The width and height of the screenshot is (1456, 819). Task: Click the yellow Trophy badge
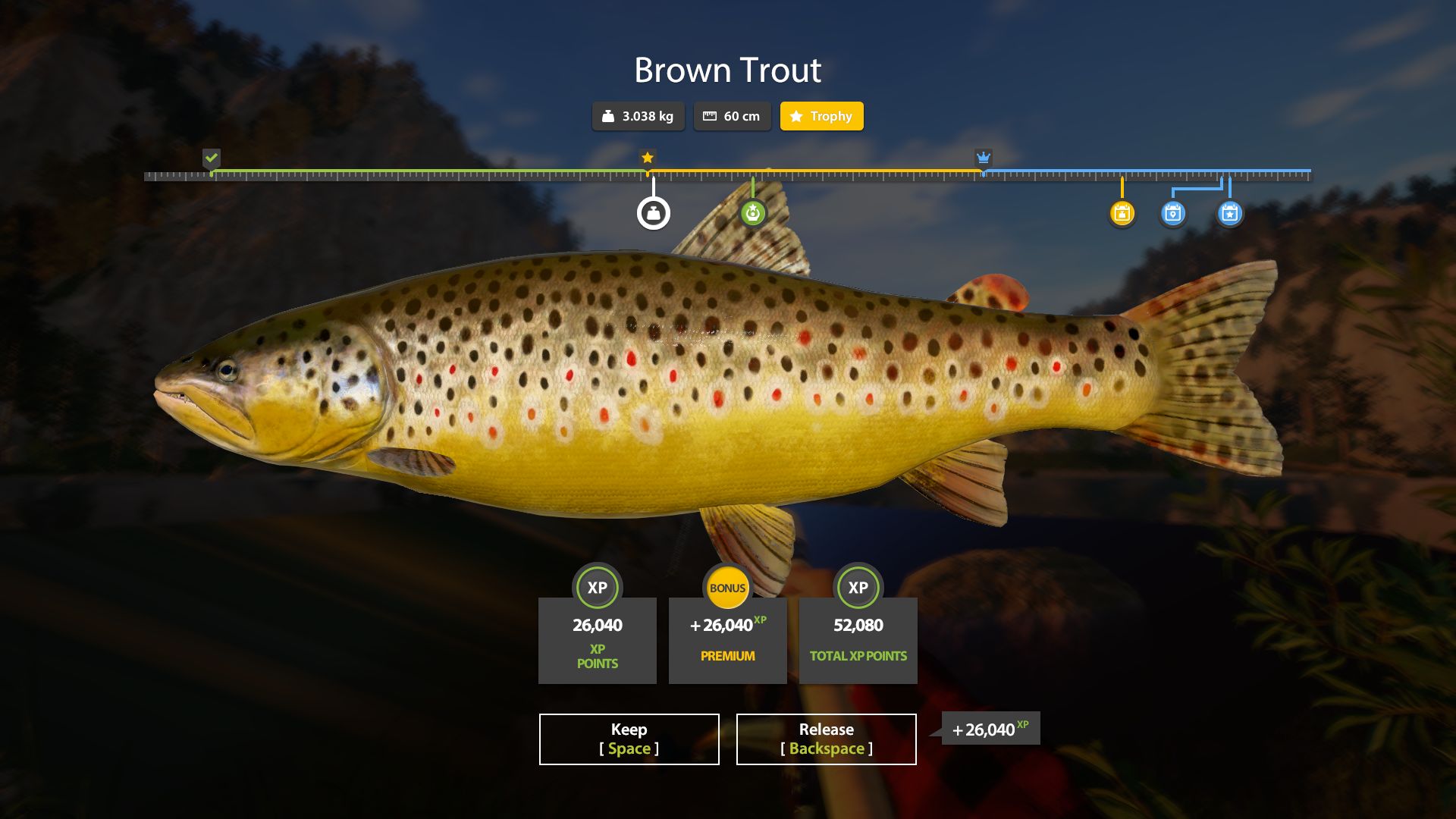[x=821, y=116]
